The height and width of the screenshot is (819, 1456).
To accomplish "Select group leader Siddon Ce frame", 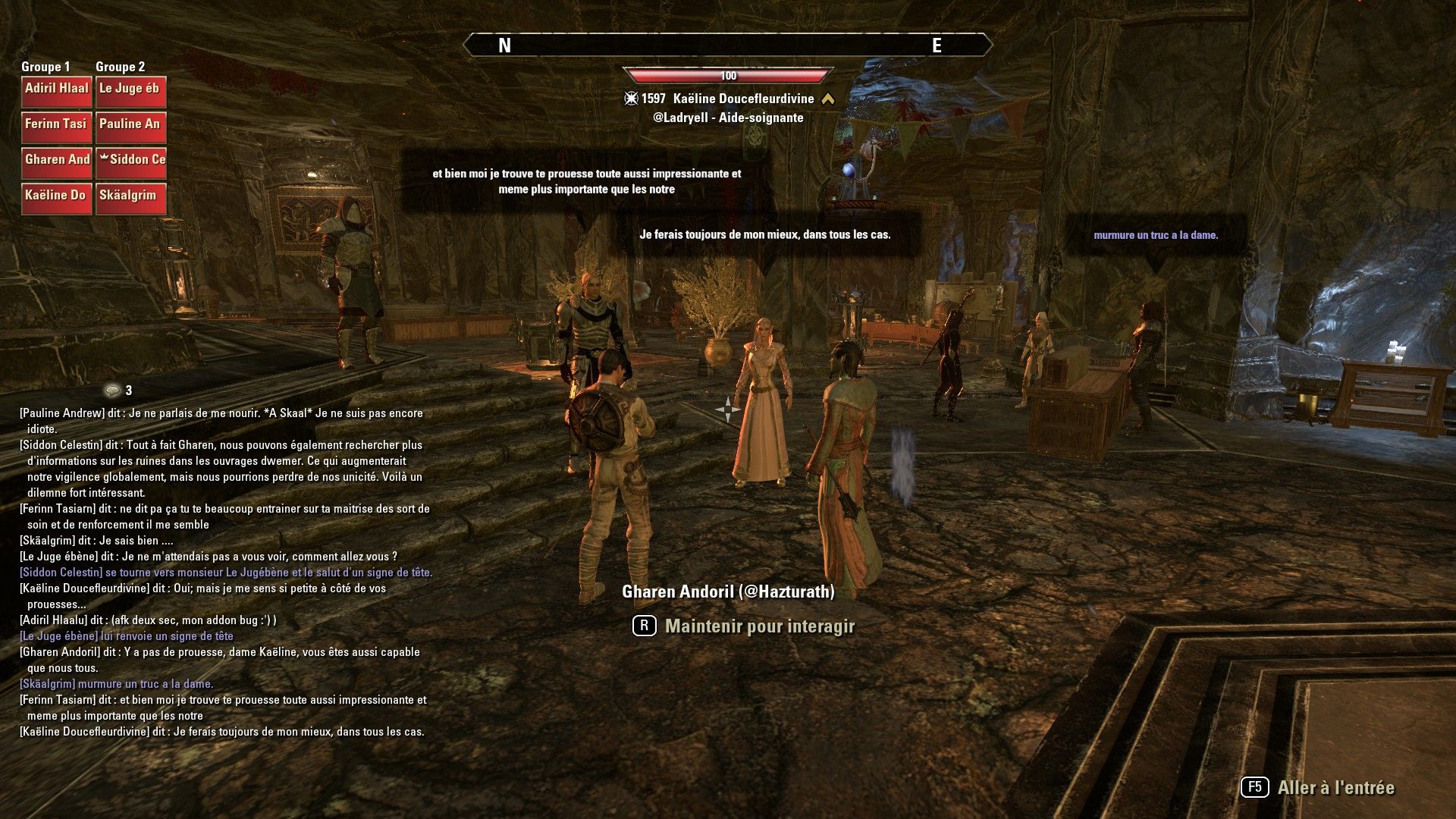I will coord(130,162).
